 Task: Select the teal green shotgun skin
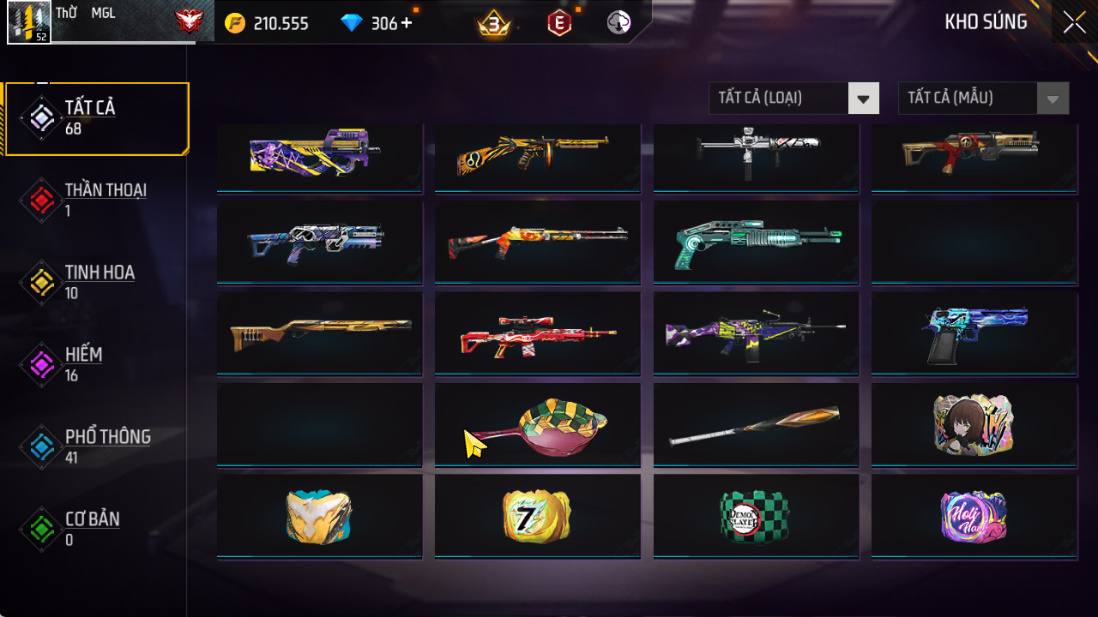[756, 243]
